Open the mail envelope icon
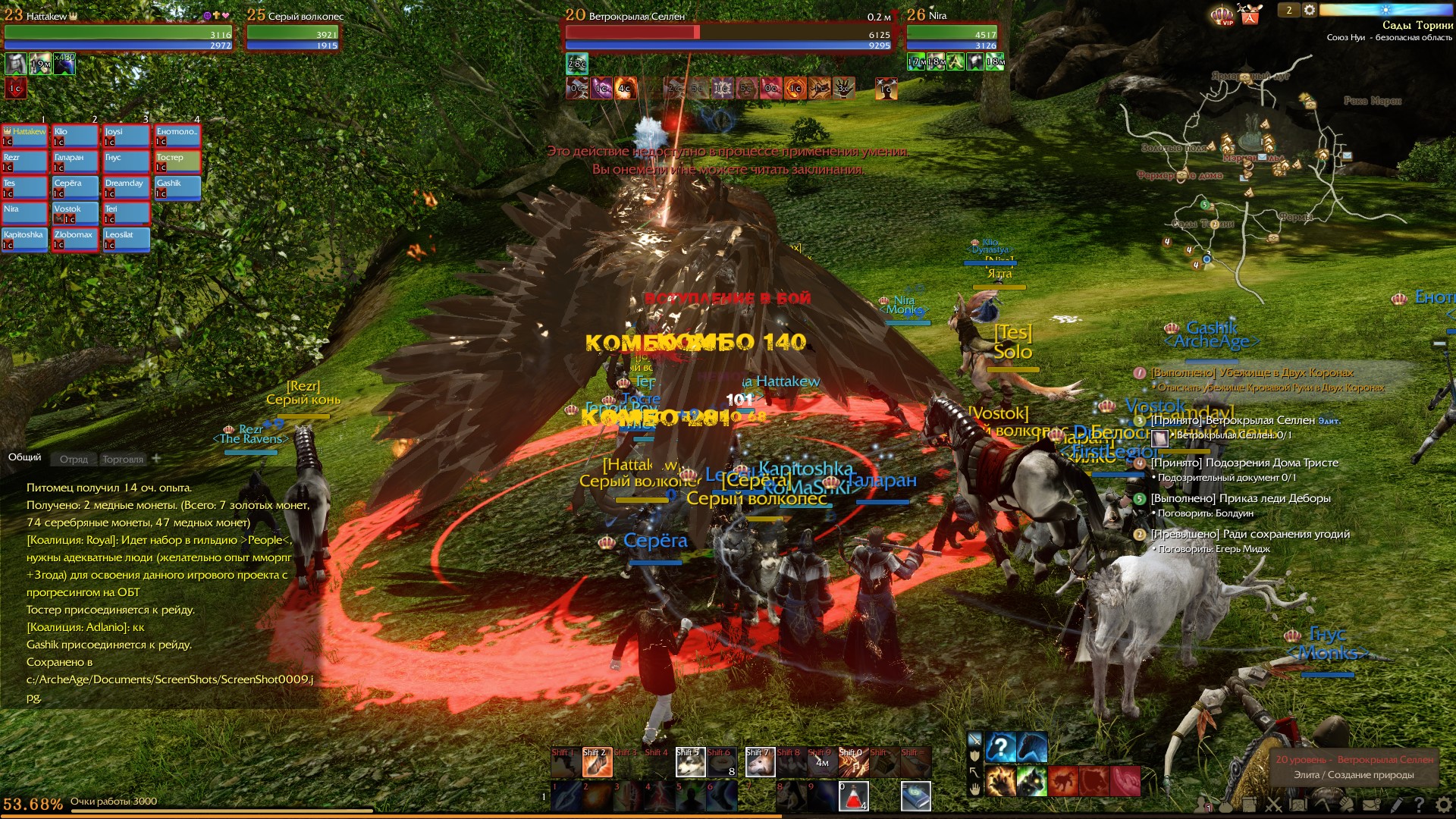1456x819 pixels. (1371, 805)
